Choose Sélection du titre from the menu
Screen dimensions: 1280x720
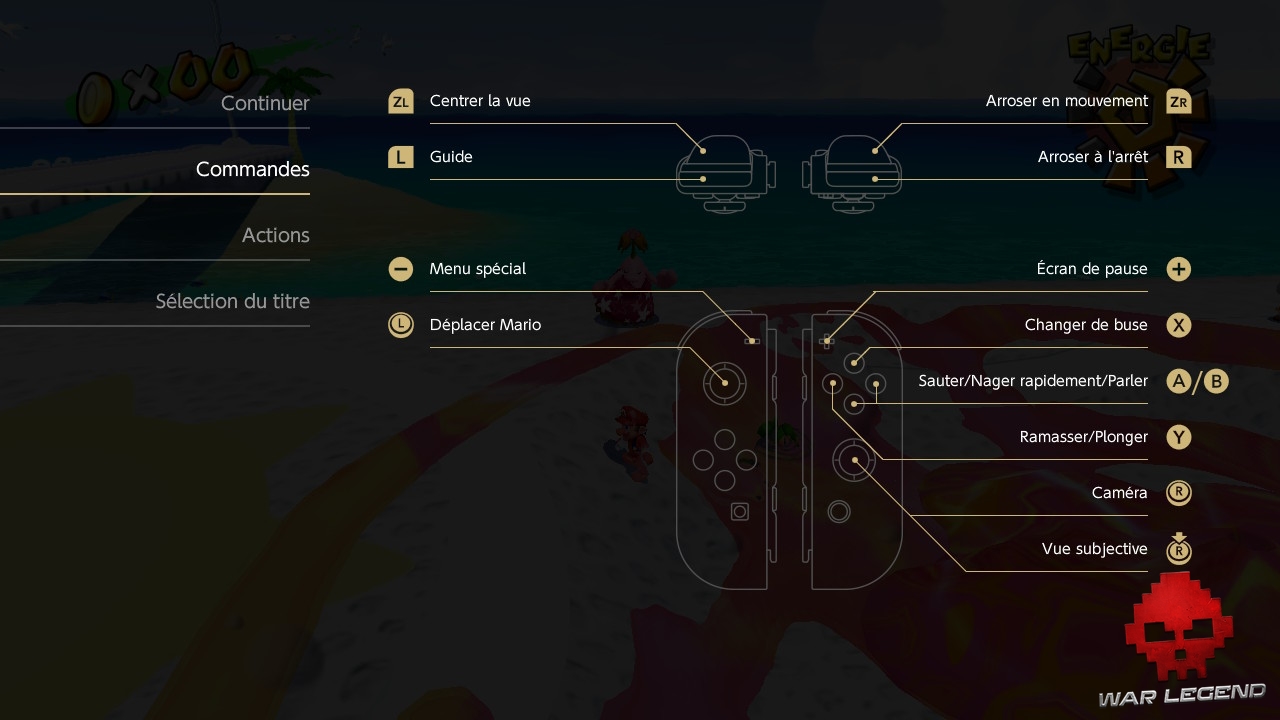232,301
